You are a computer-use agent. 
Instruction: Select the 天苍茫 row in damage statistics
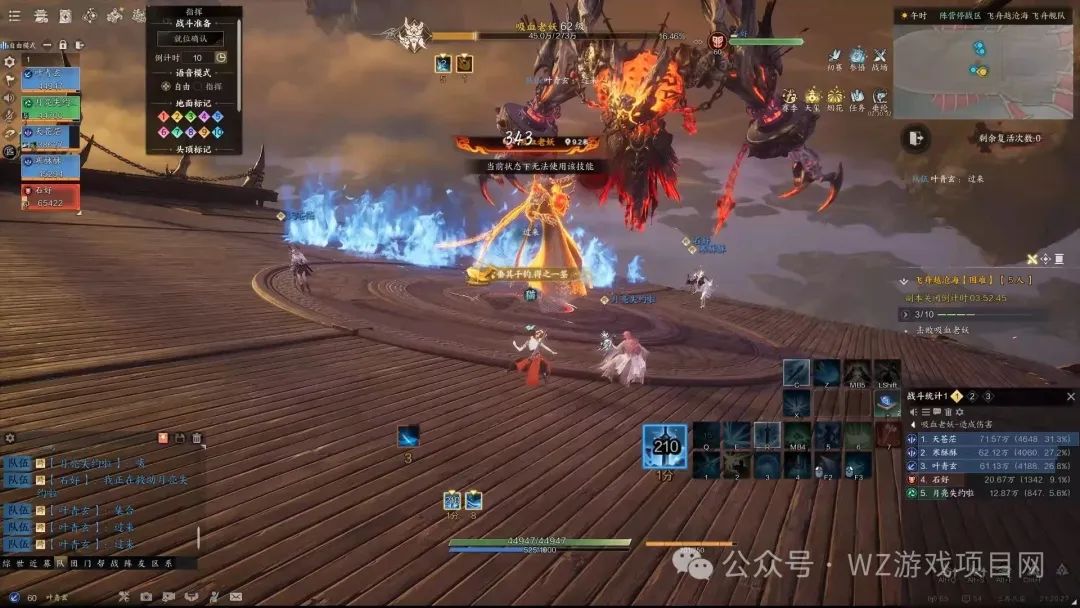[990, 438]
